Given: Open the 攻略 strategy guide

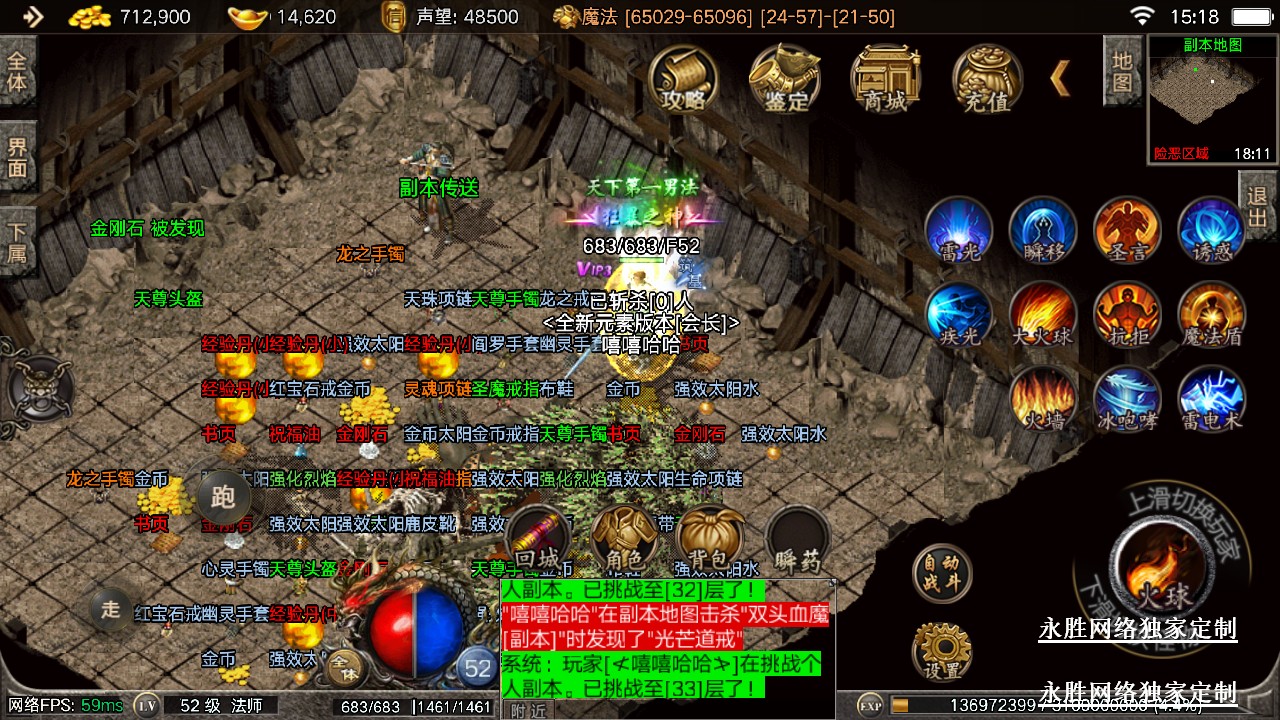Looking at the screenshot, I should coord(684,78).
